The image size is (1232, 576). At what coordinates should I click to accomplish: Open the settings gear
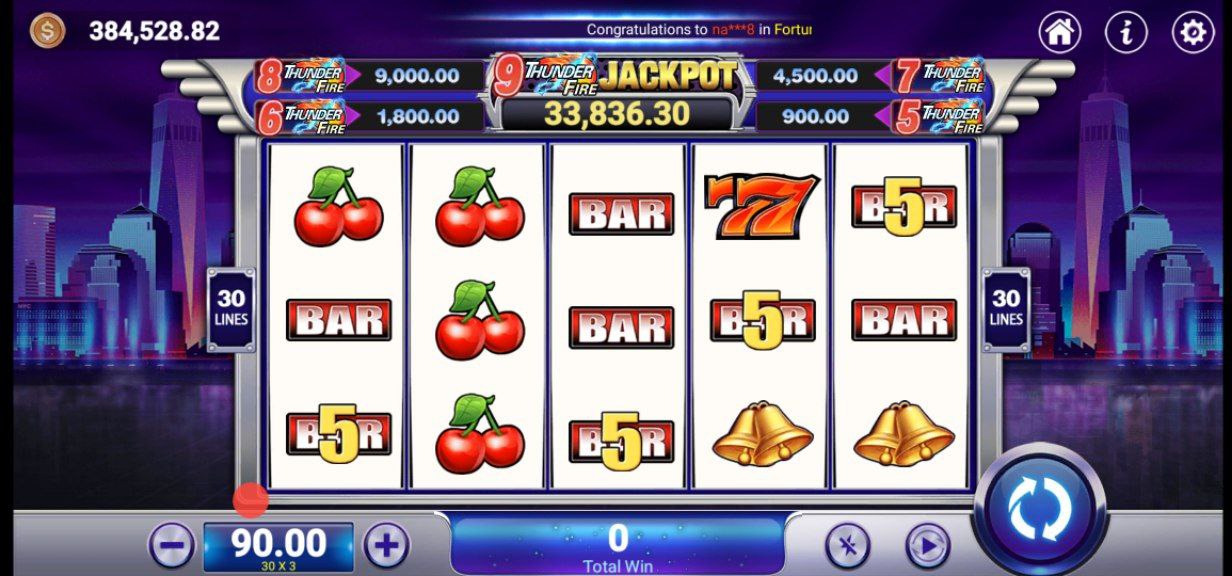pyautogui.click(x=1192, y=32)
